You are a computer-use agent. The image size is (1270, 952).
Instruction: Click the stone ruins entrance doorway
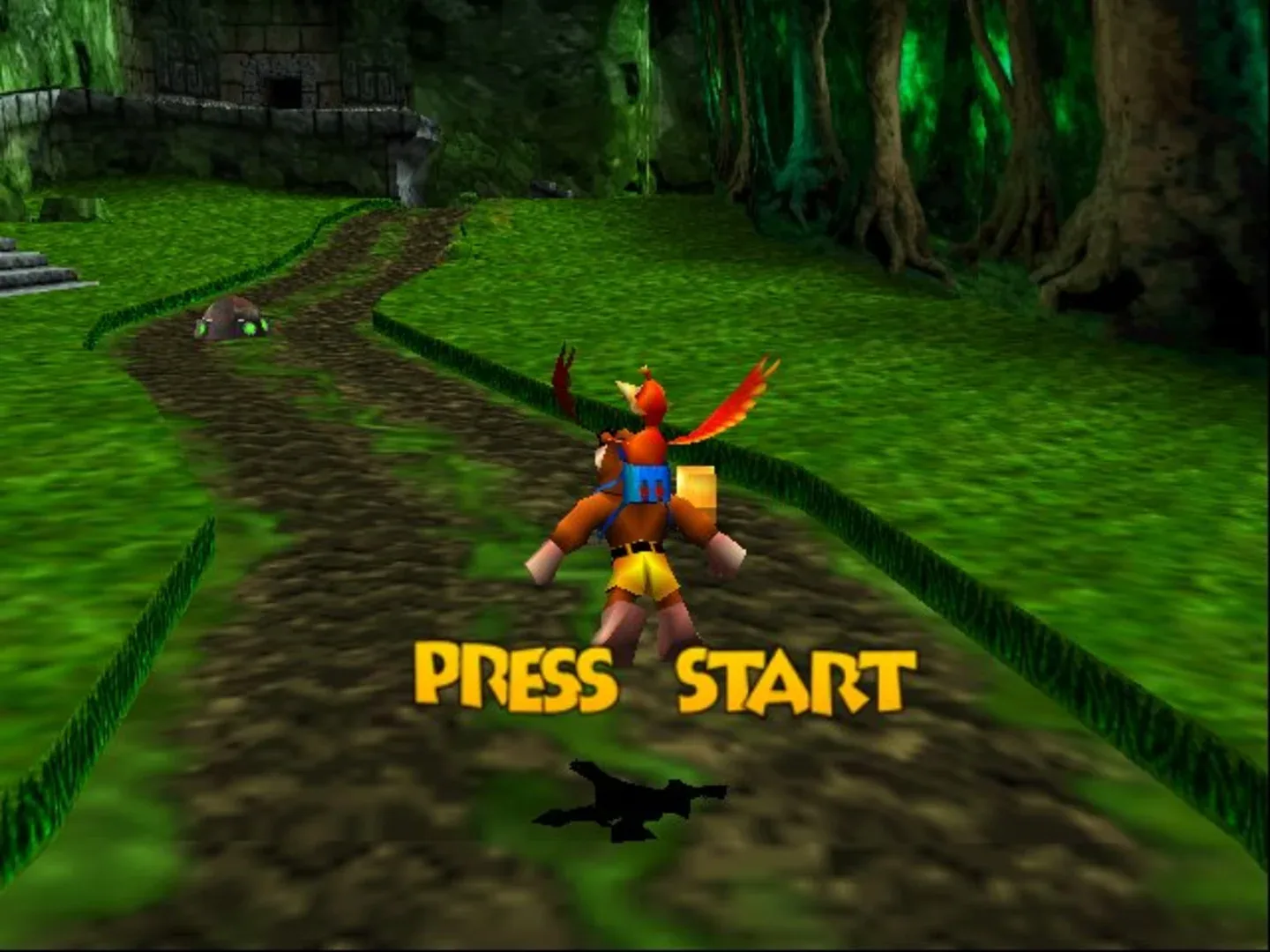tap(284, 91)
